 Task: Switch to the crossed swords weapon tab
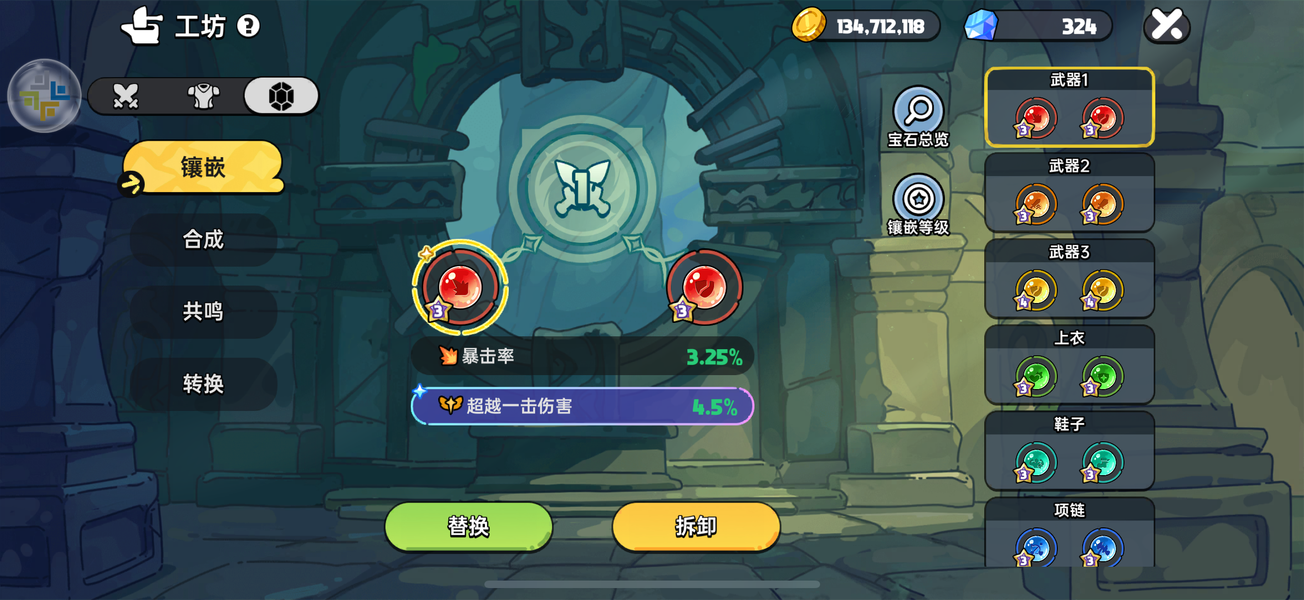coord(126,96)
